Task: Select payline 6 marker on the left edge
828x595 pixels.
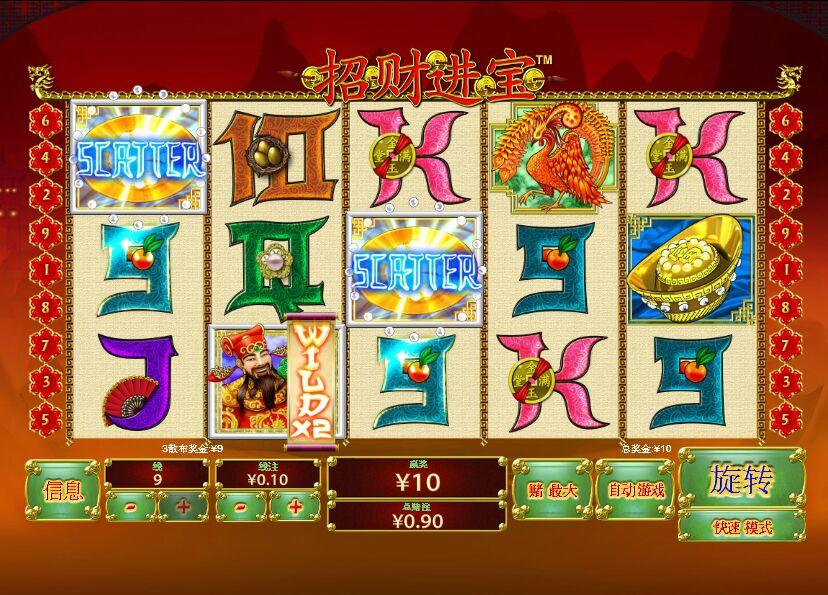Action: point(45,119)
